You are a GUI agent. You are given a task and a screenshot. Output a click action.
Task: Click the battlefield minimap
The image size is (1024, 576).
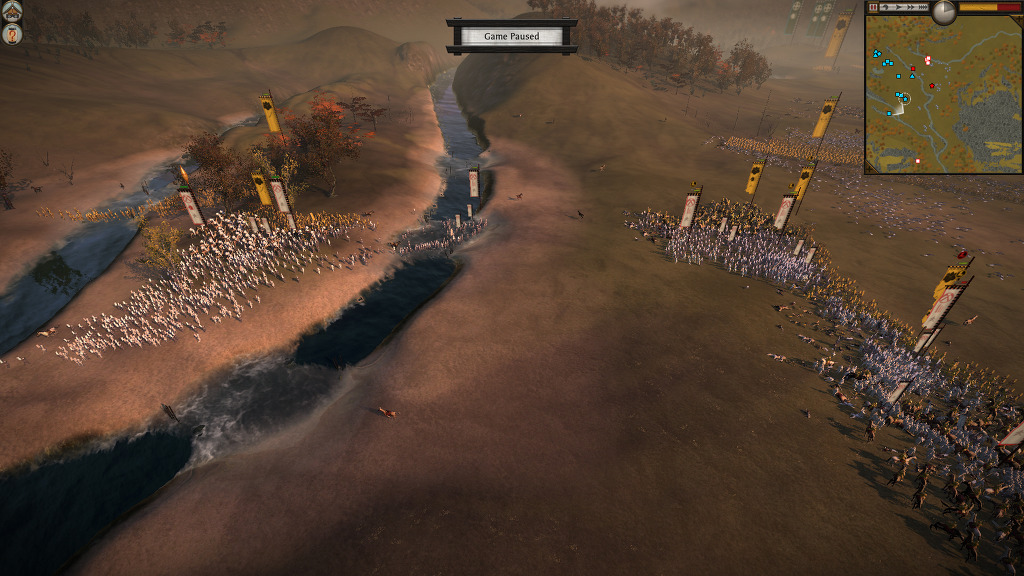[943, 95]
